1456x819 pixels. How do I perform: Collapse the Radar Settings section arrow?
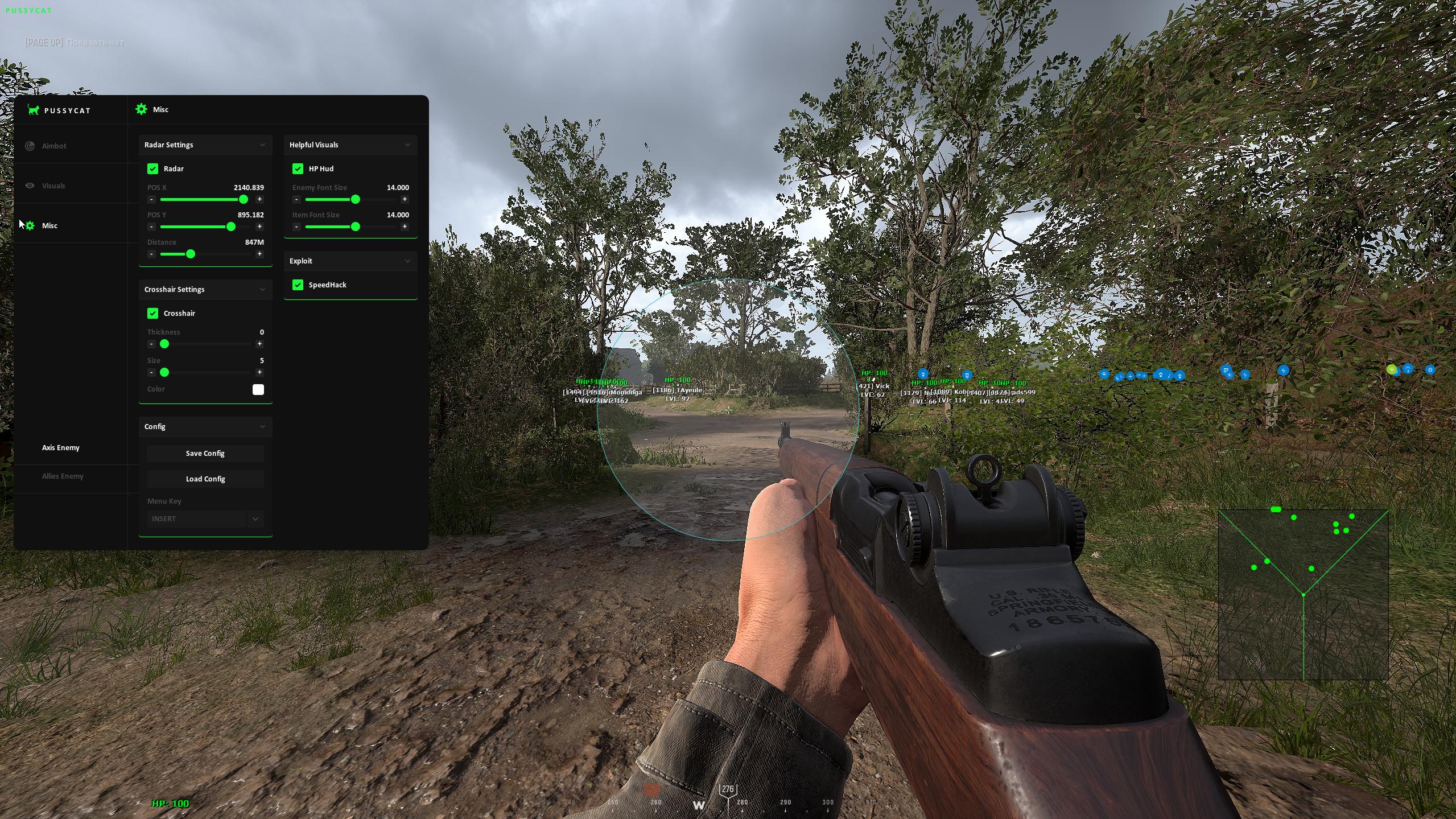(262, 145)
